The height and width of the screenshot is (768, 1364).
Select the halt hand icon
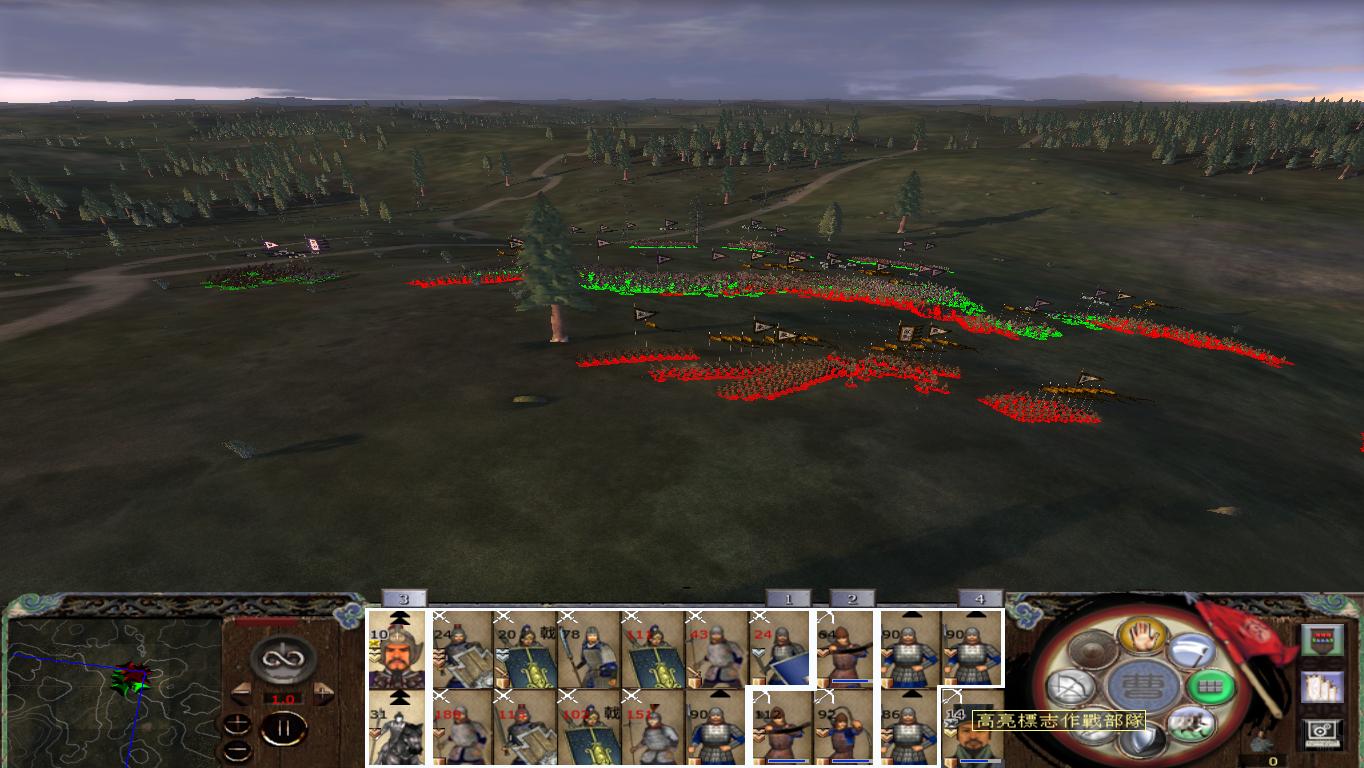pos(1142,637)
